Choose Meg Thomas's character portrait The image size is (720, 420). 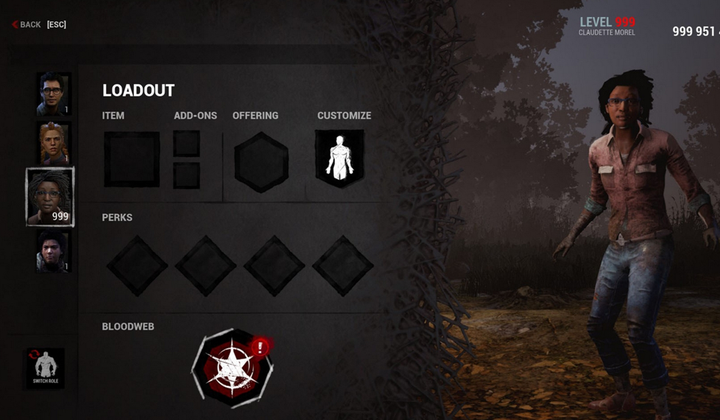point(53,143)
